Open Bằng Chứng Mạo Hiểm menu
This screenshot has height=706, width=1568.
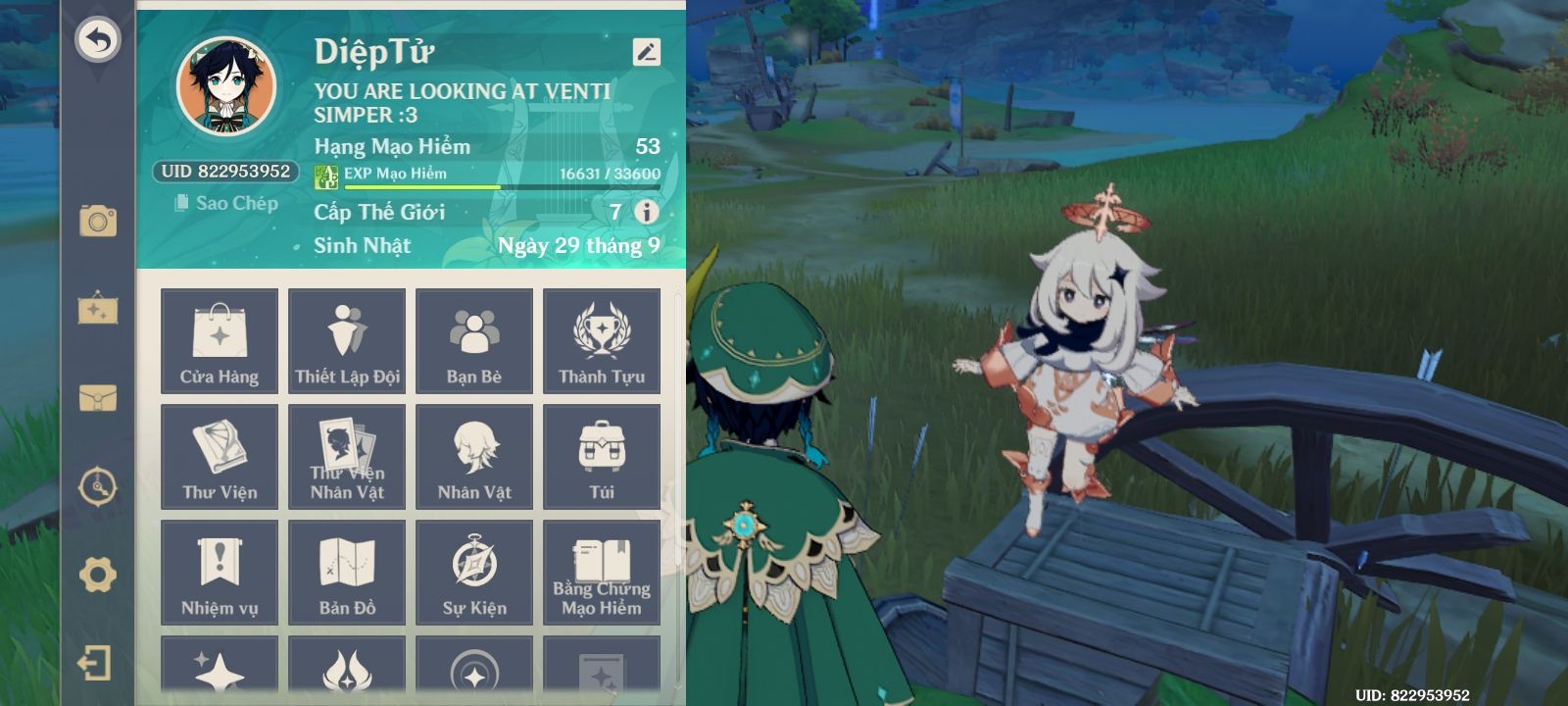(x=602, y=573)
